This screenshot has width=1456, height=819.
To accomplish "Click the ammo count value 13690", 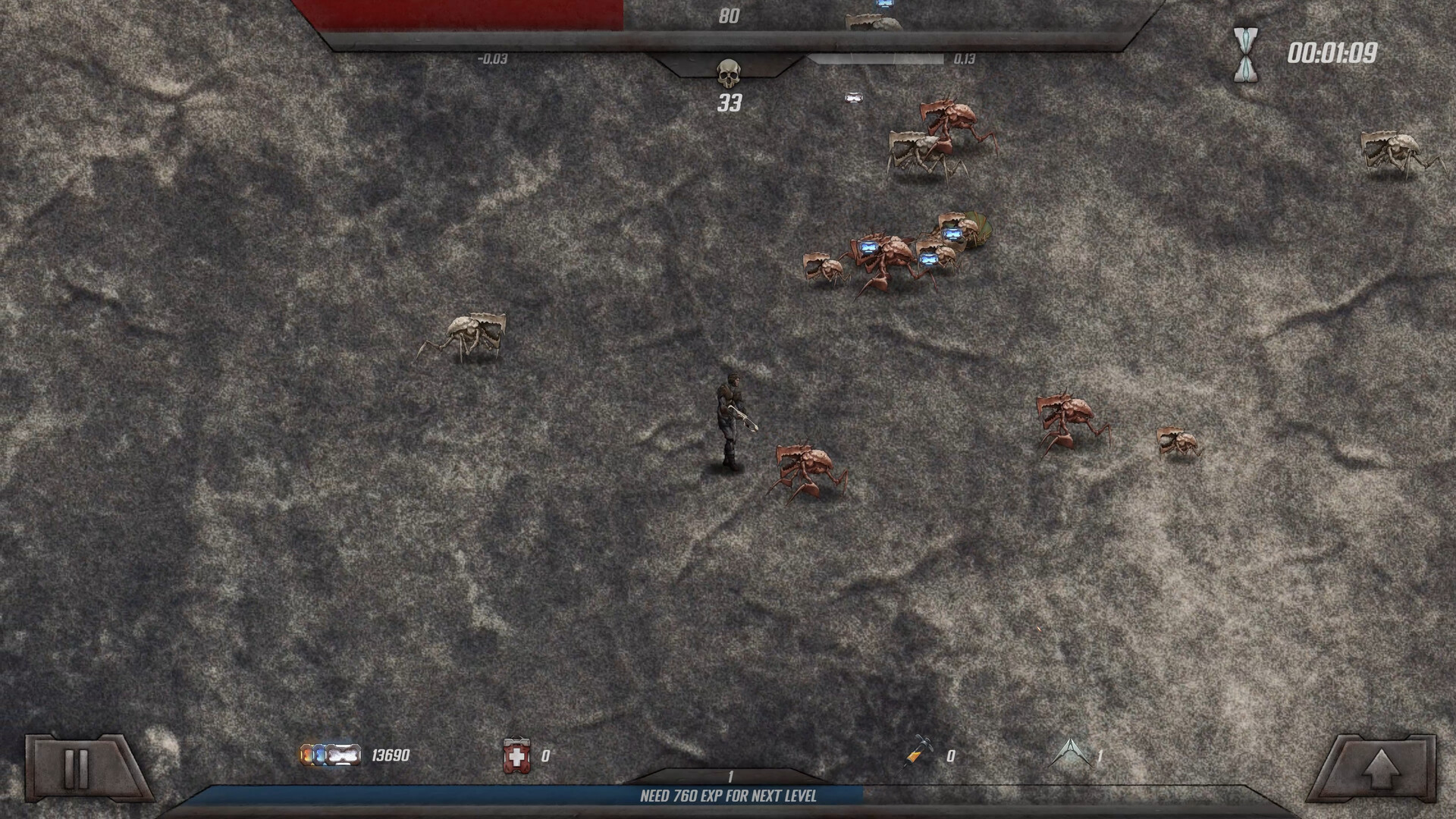I will 389,755.
